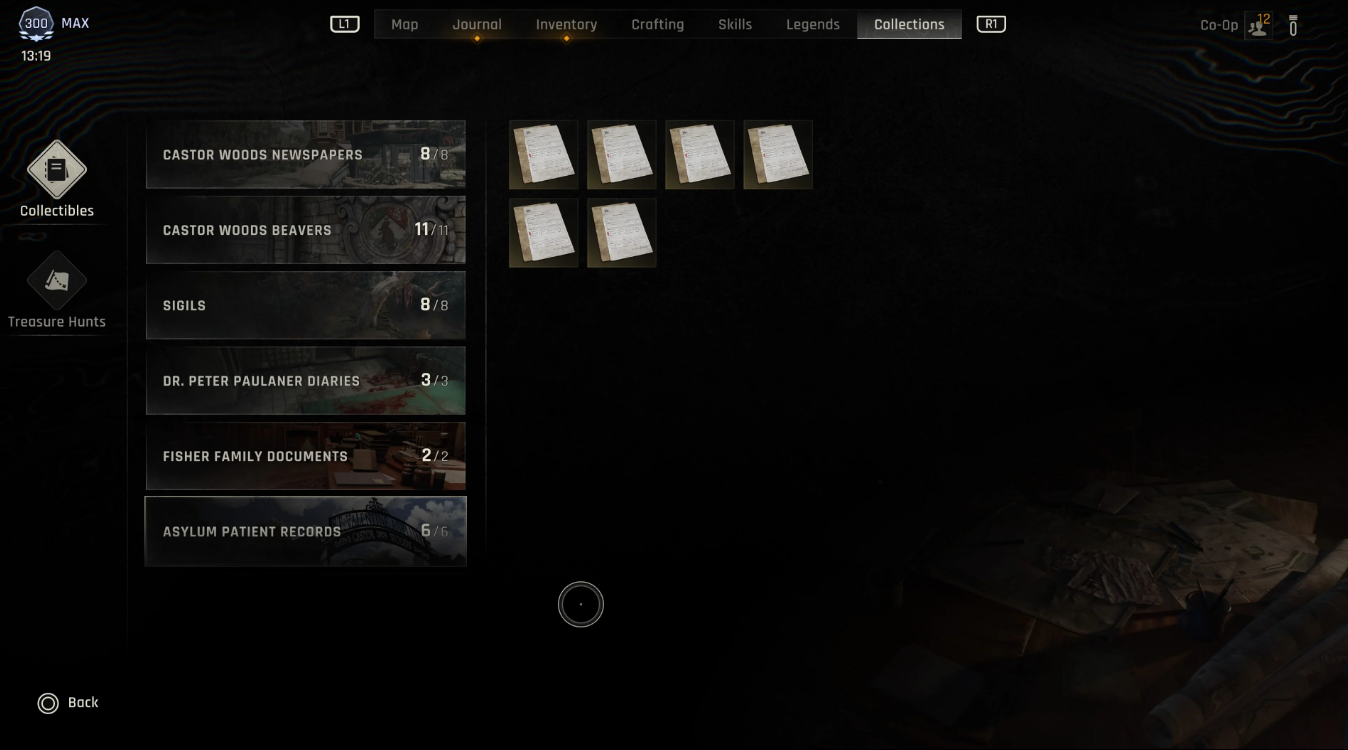Open the Collectibles category
1348x750 pixels.
coord(57,178)
